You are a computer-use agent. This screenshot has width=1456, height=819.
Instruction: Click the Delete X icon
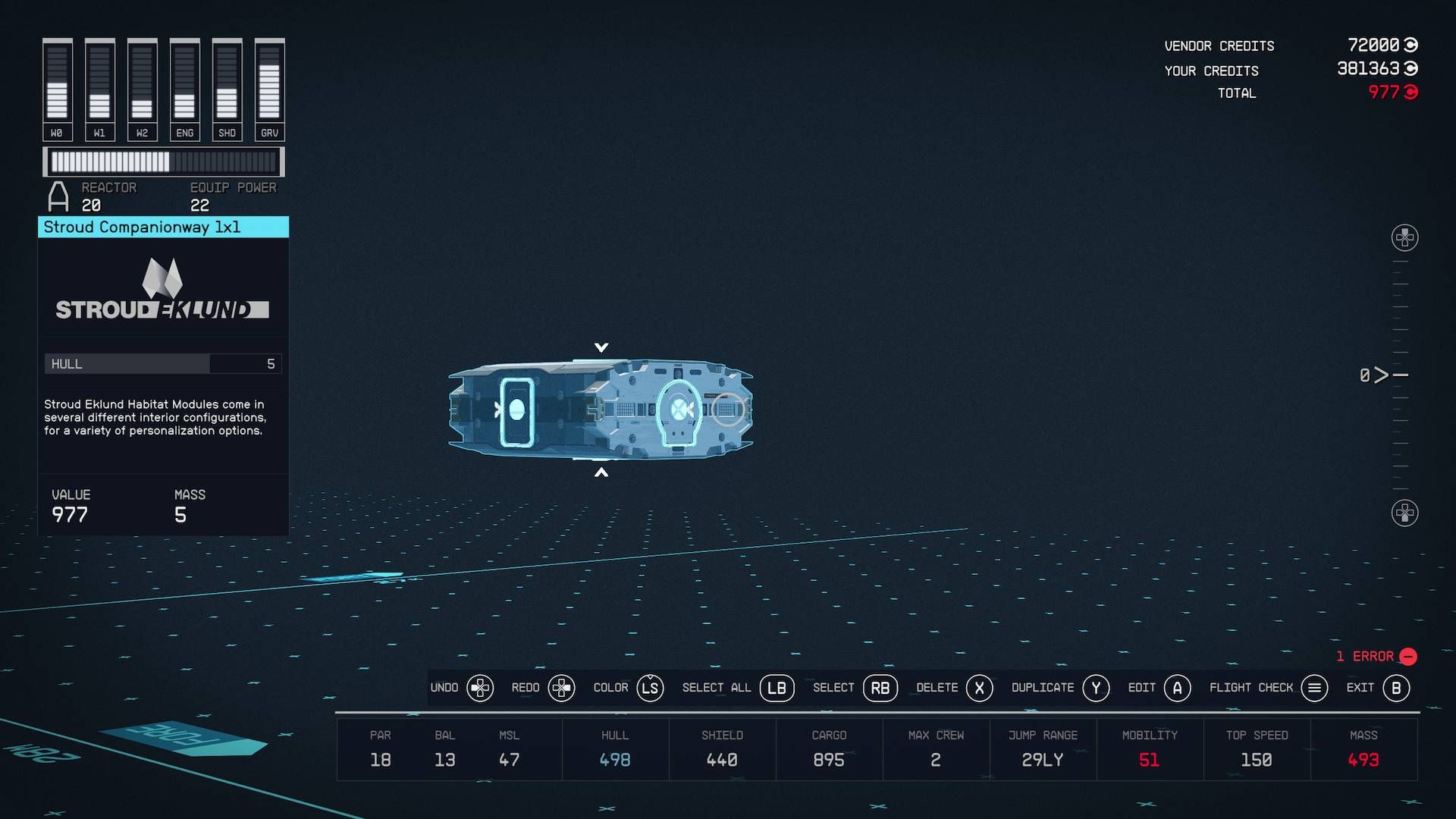(981, 688)
